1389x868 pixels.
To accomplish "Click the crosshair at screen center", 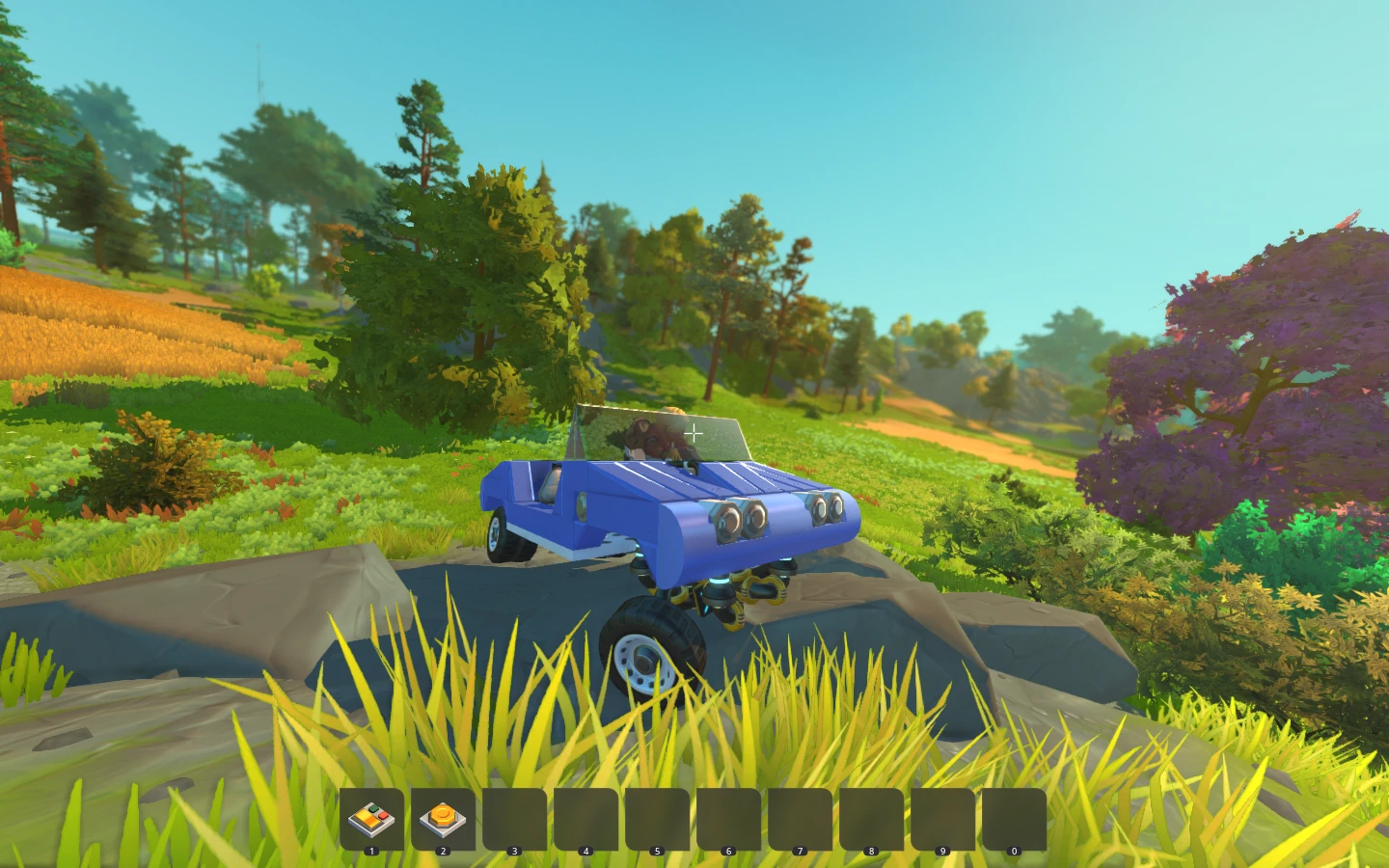I will [694, 433].
